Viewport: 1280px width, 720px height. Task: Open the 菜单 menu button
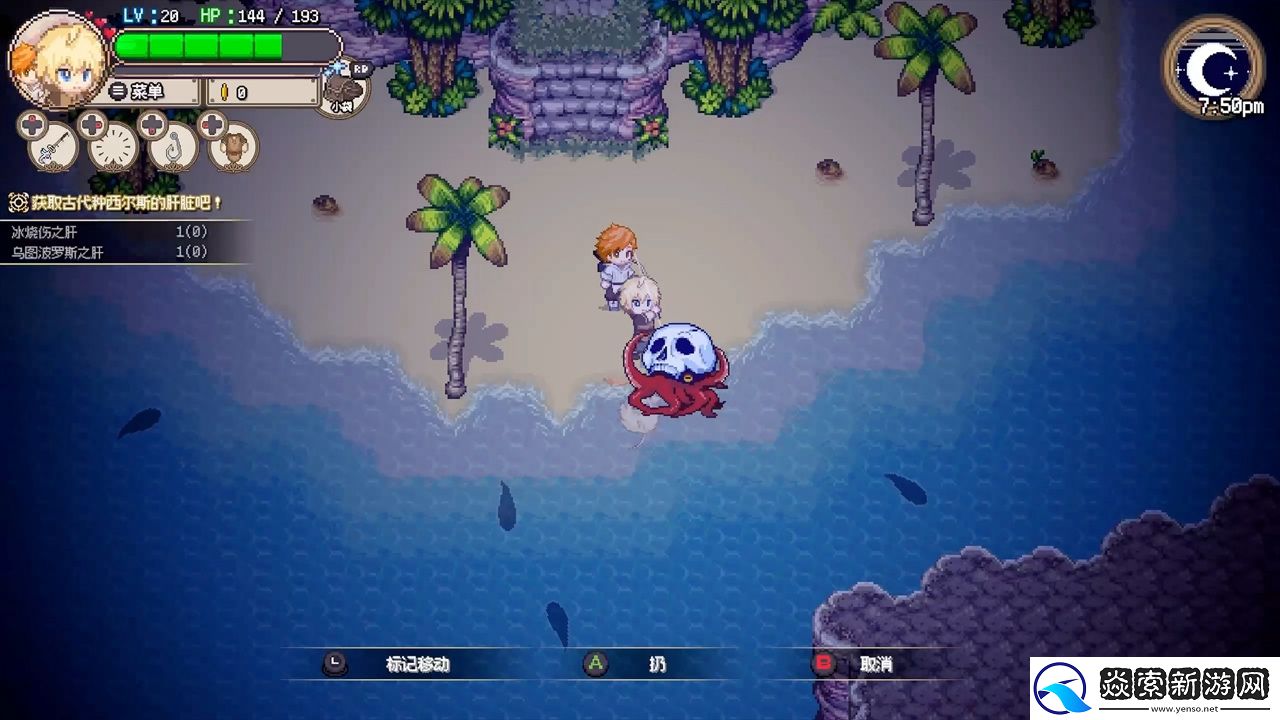coord(150,92)
